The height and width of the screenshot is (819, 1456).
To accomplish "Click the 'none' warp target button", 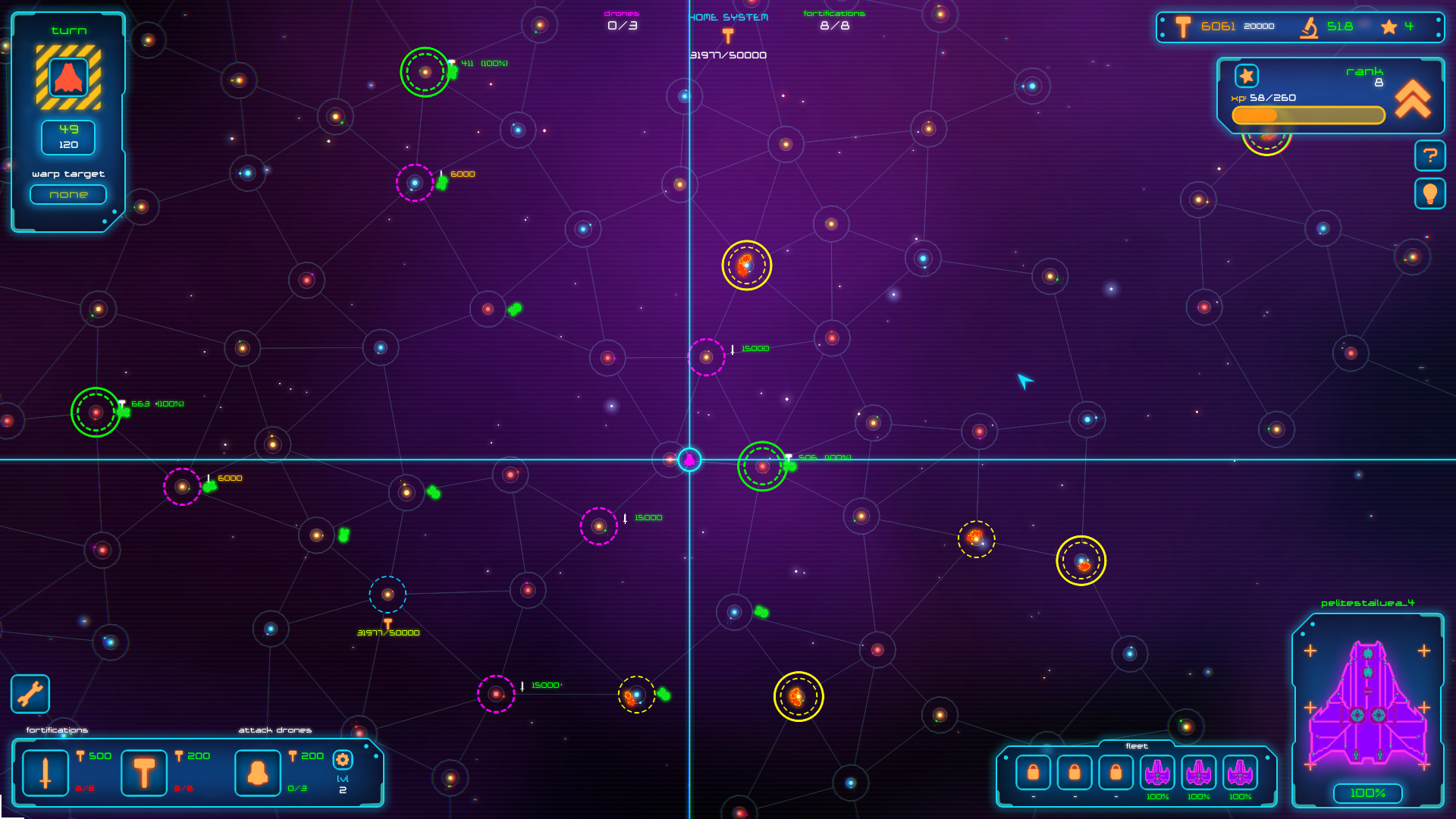I will pyautogui.click(x=67, y=194).
